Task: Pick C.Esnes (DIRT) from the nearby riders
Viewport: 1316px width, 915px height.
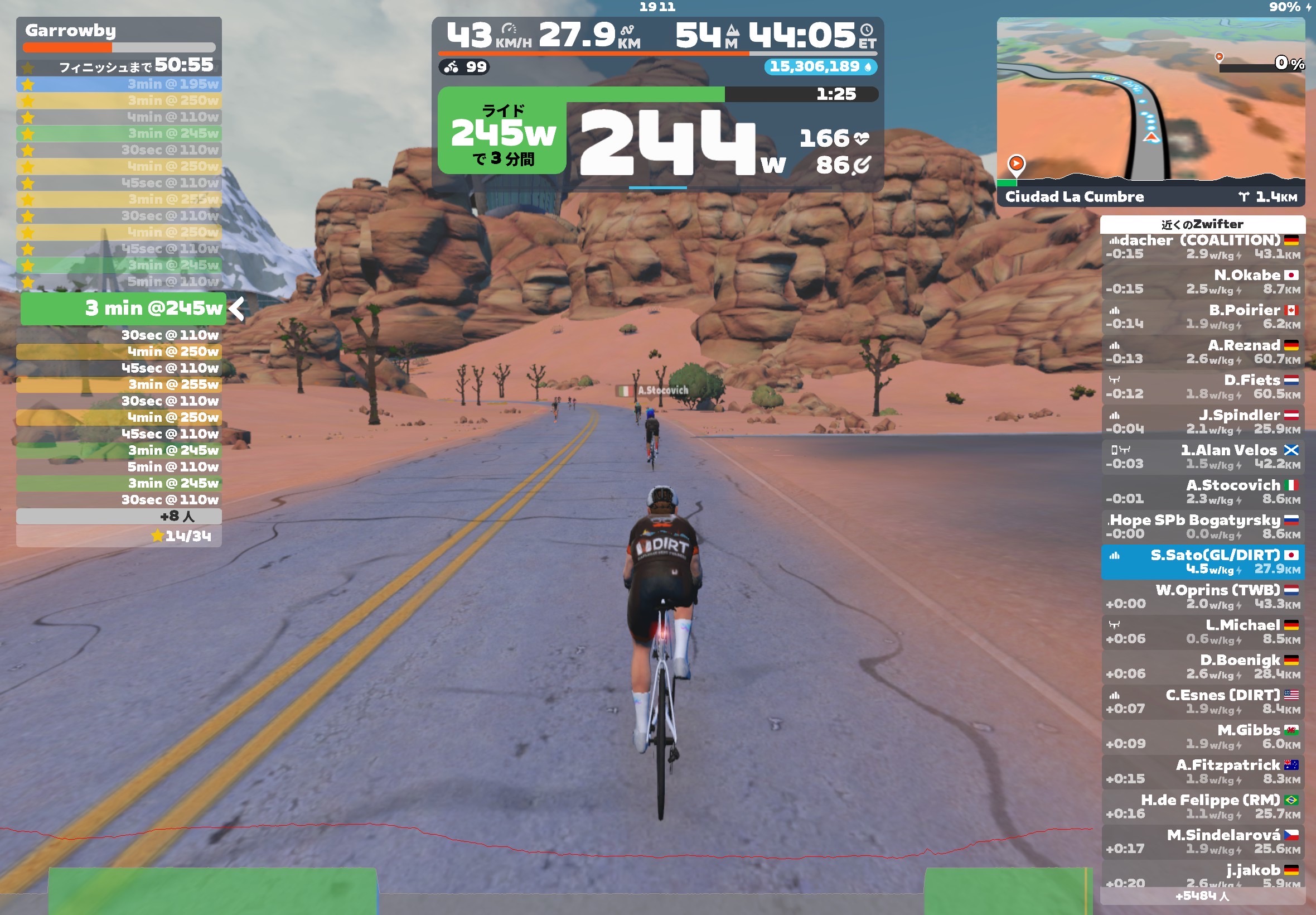Action: (1202, 702)
